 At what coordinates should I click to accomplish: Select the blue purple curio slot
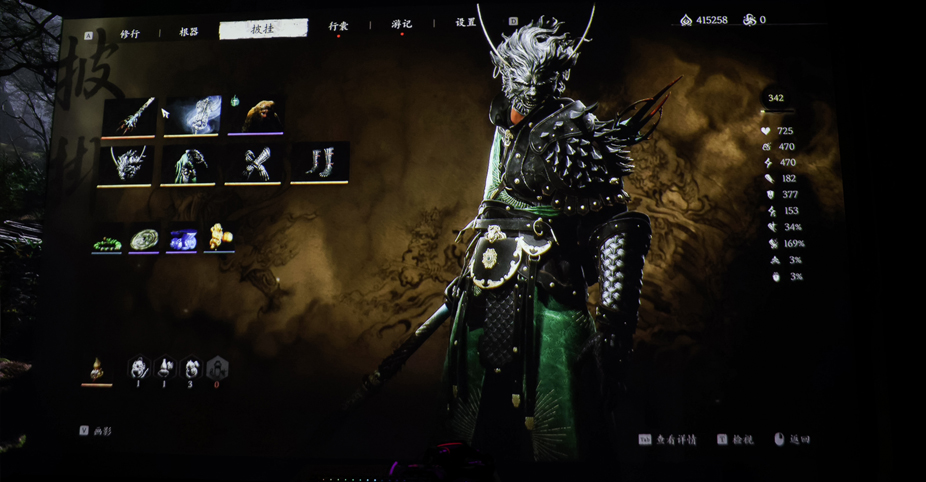click(182, 238)
